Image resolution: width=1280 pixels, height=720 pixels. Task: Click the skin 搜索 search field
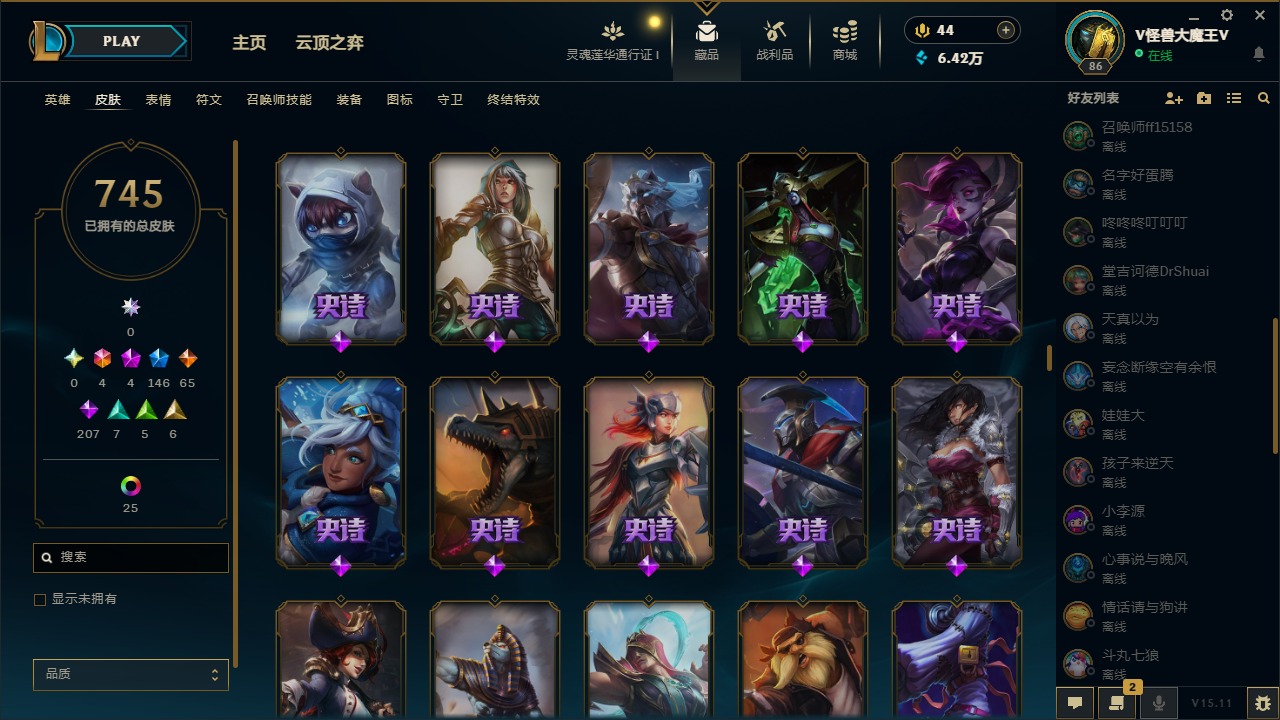coord(130,557)
